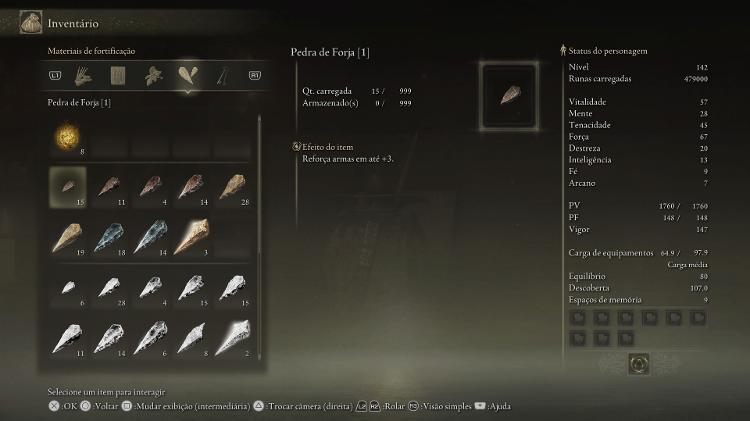Choose the brown forge stone stack of 19
Image resolution: width=750 pixels, height=421 pixels.
pos(68,236)
